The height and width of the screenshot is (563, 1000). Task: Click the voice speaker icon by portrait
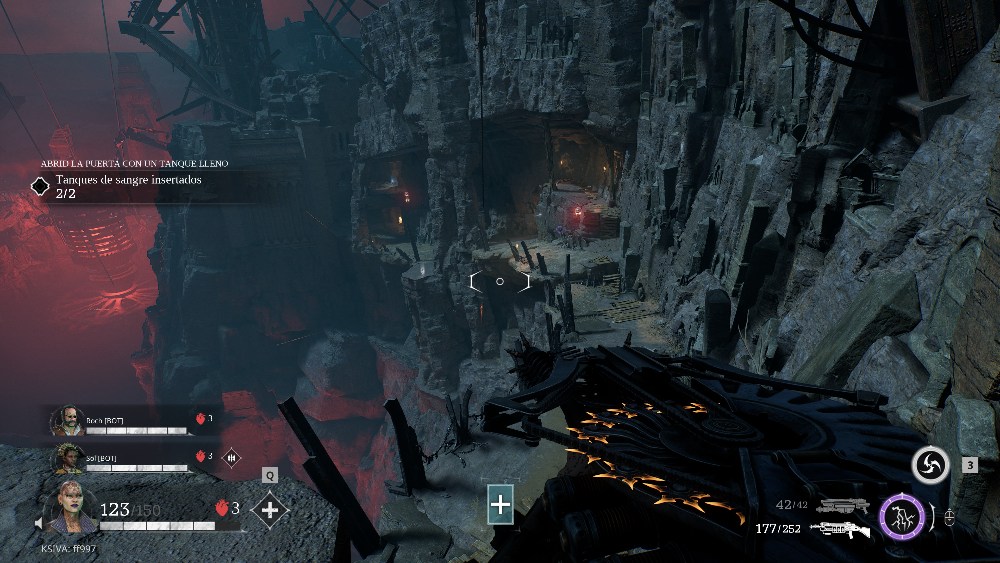pyautogui.click(x=40, y=523)
